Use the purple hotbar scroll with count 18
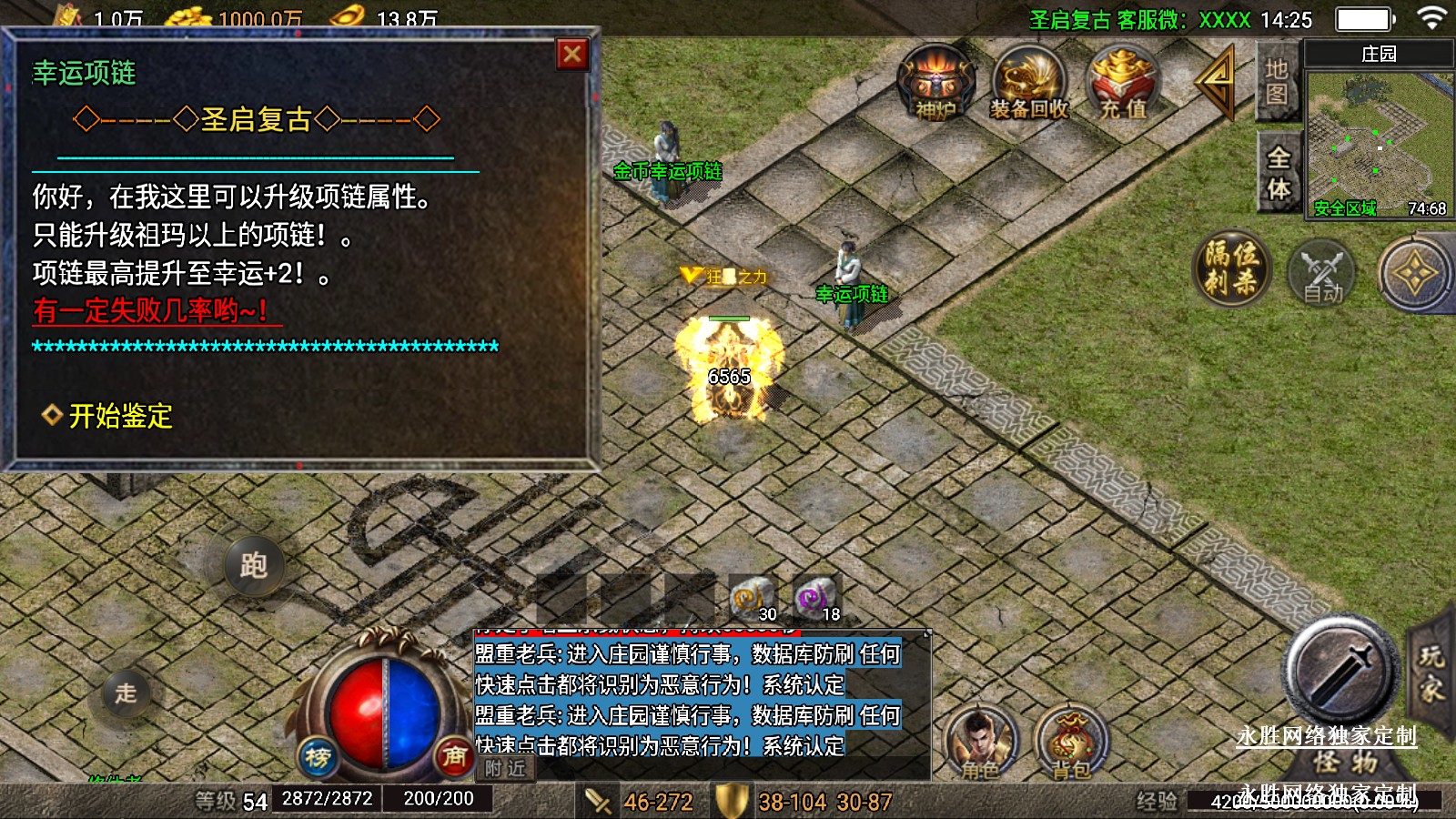The height and width of the screenshot is (819, 1456). [x=815, y=597]
